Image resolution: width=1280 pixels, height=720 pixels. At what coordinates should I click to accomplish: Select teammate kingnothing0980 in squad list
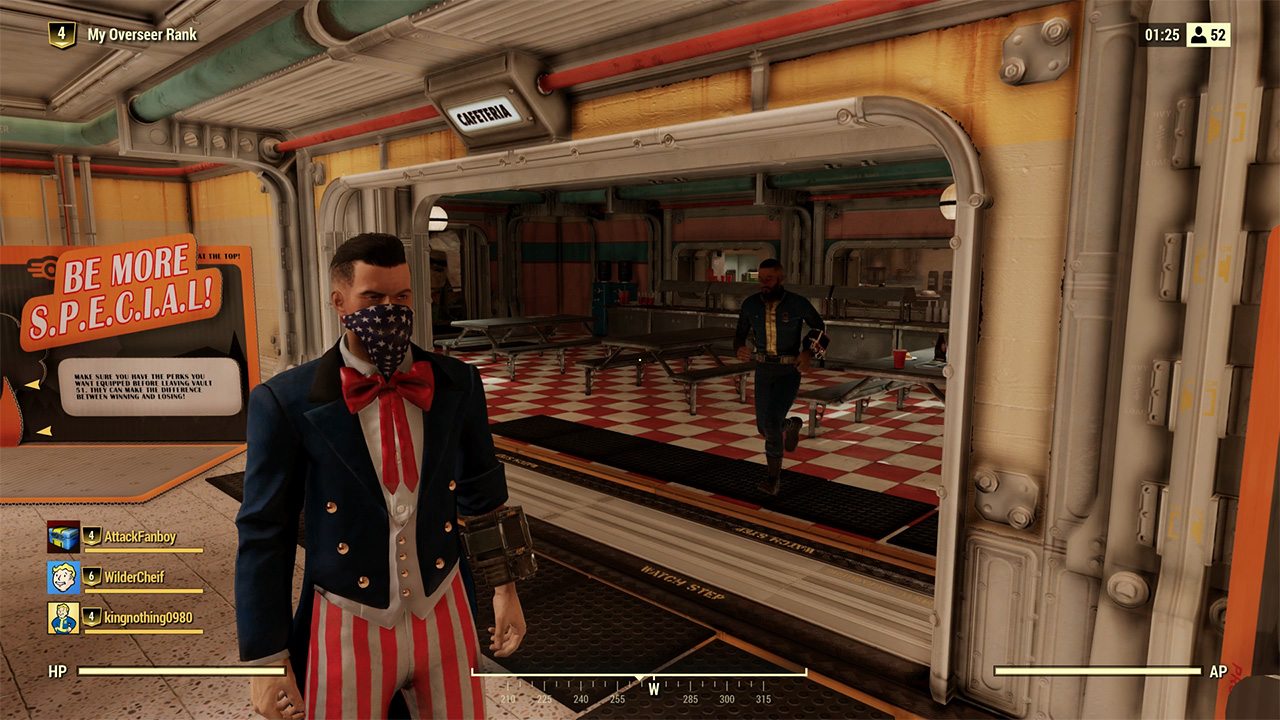[147, 617]
